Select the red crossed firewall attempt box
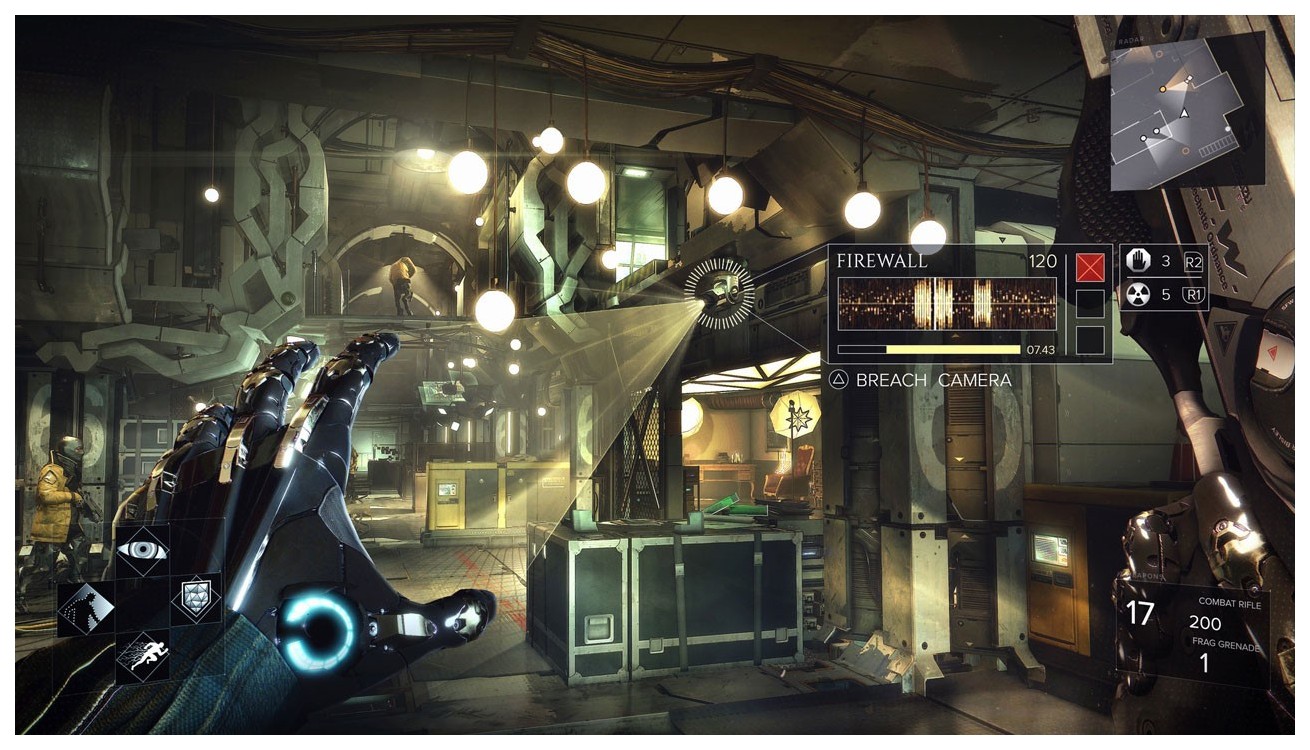Image resolution: width=1310 pixels, height=750 pixels. pyautogui.click(x=1090, y=267)
